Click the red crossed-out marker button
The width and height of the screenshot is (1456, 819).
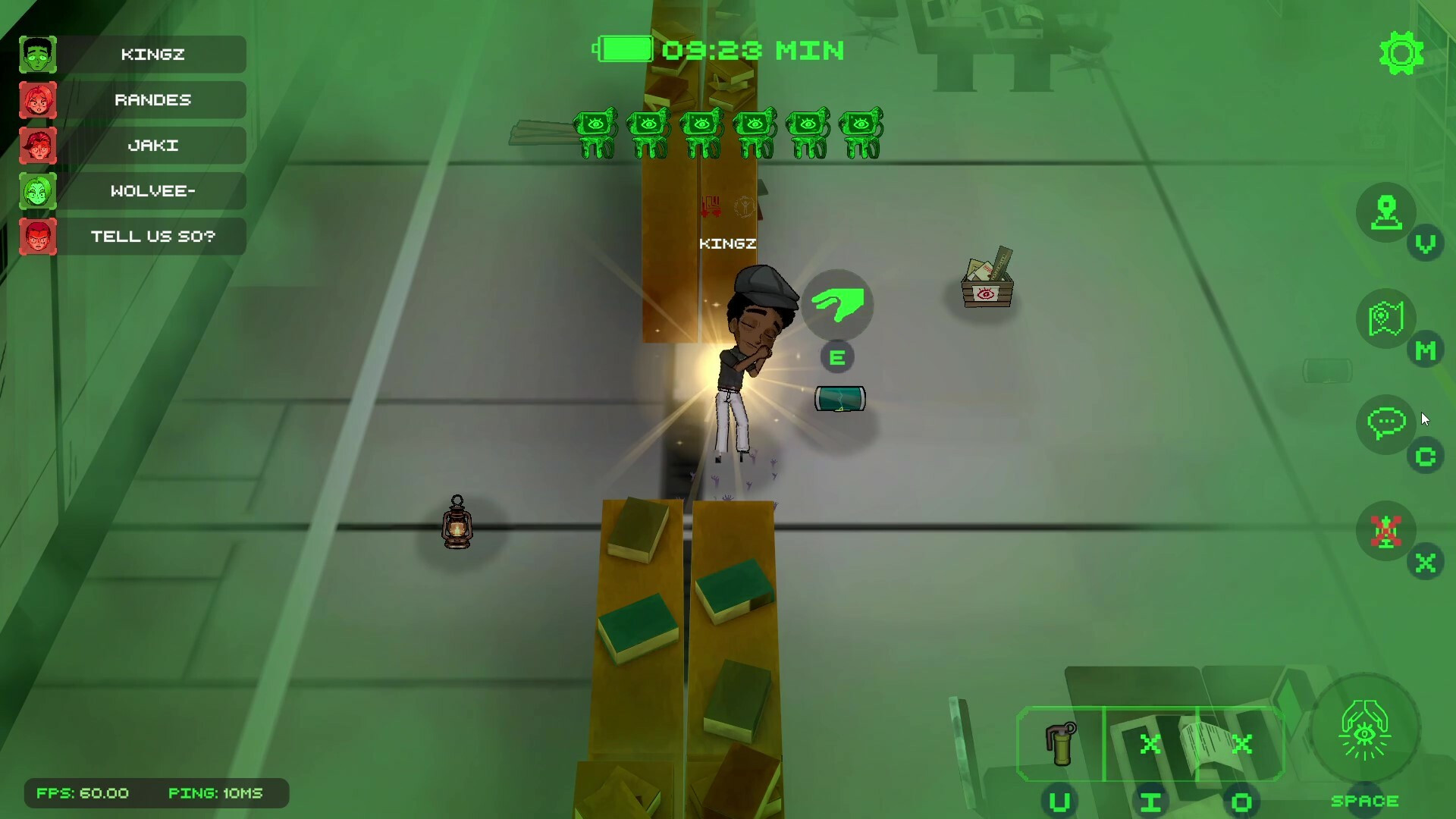pyautogui.click(x=1386, y=531)
